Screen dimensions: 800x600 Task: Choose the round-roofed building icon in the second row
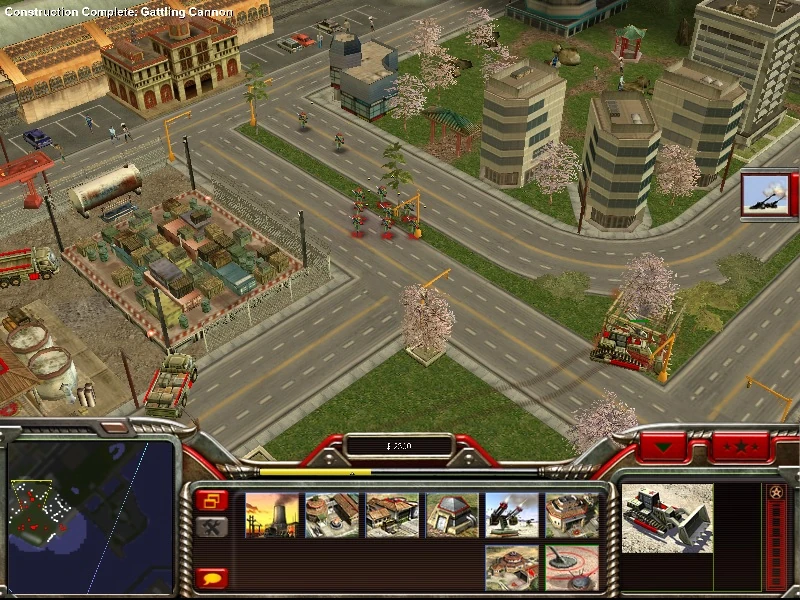click(x=512, y=566)
